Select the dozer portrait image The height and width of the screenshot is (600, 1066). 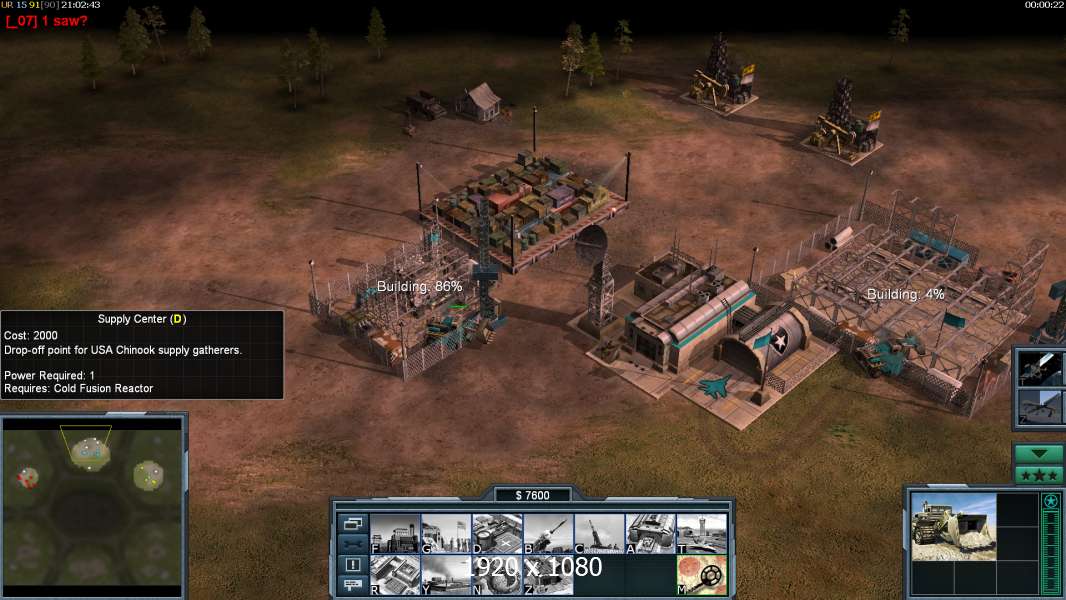[954, 526]
